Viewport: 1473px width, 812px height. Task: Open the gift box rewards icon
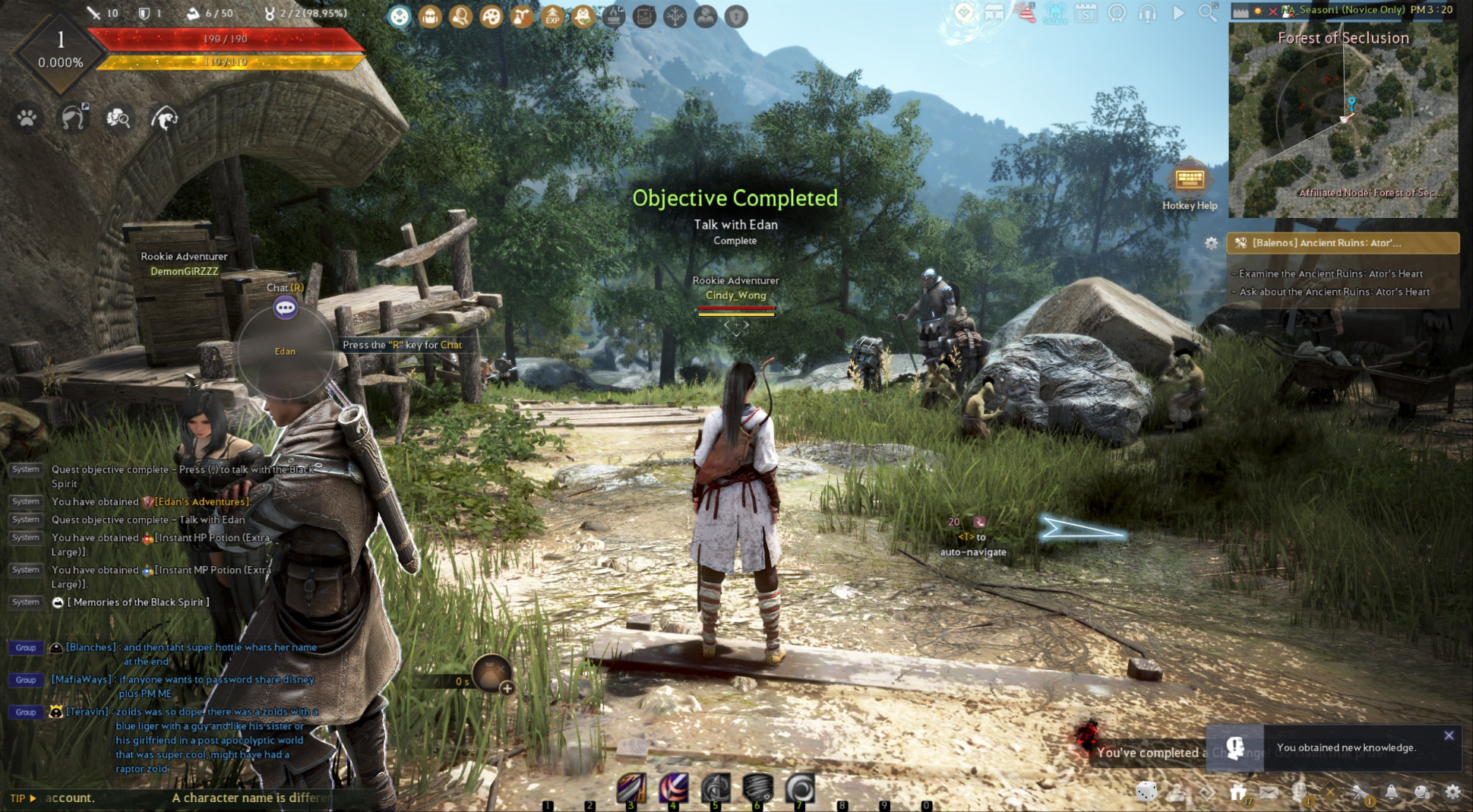[x=1238, y=792]
